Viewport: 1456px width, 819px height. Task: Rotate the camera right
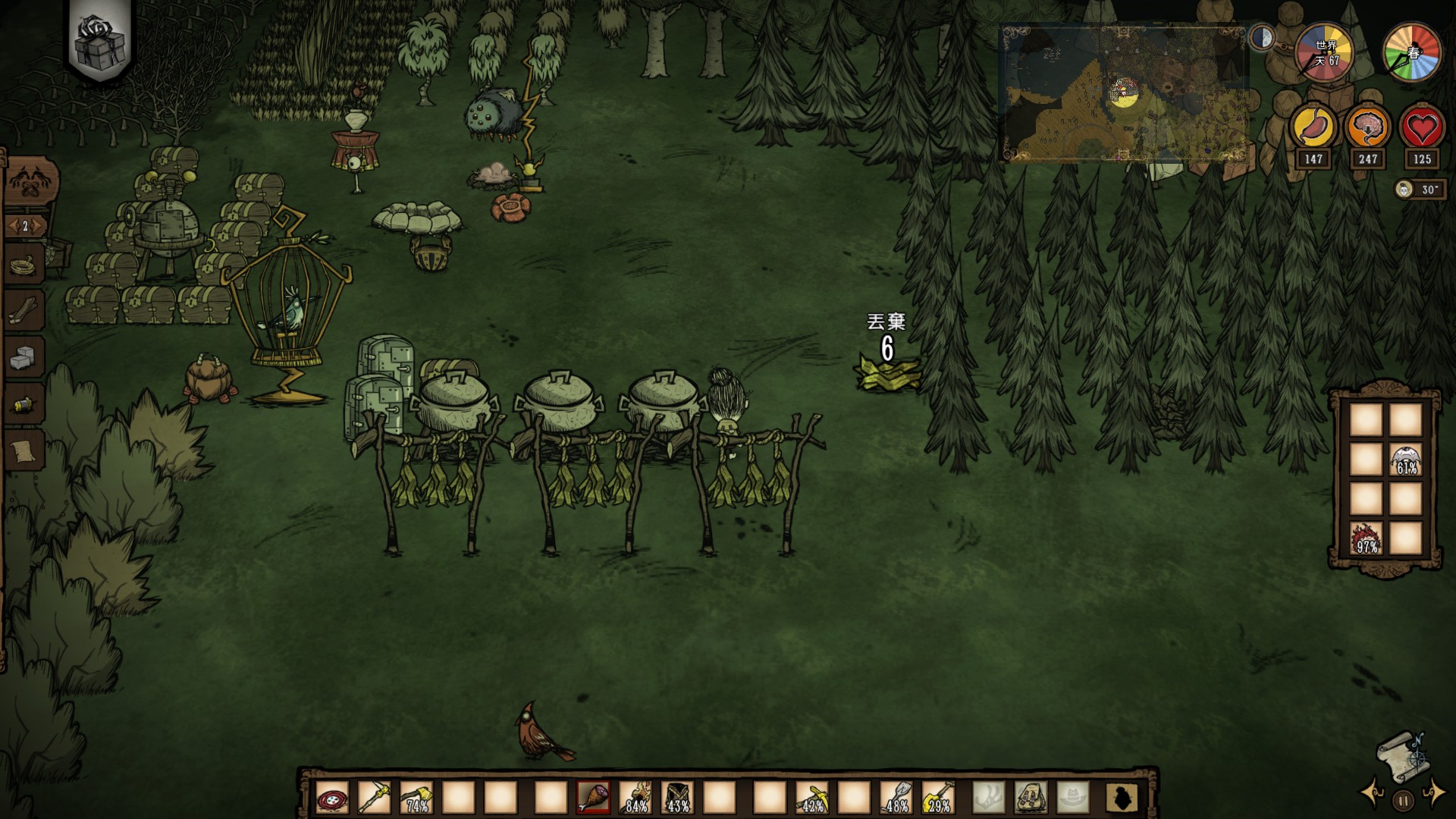(1435, 792)
